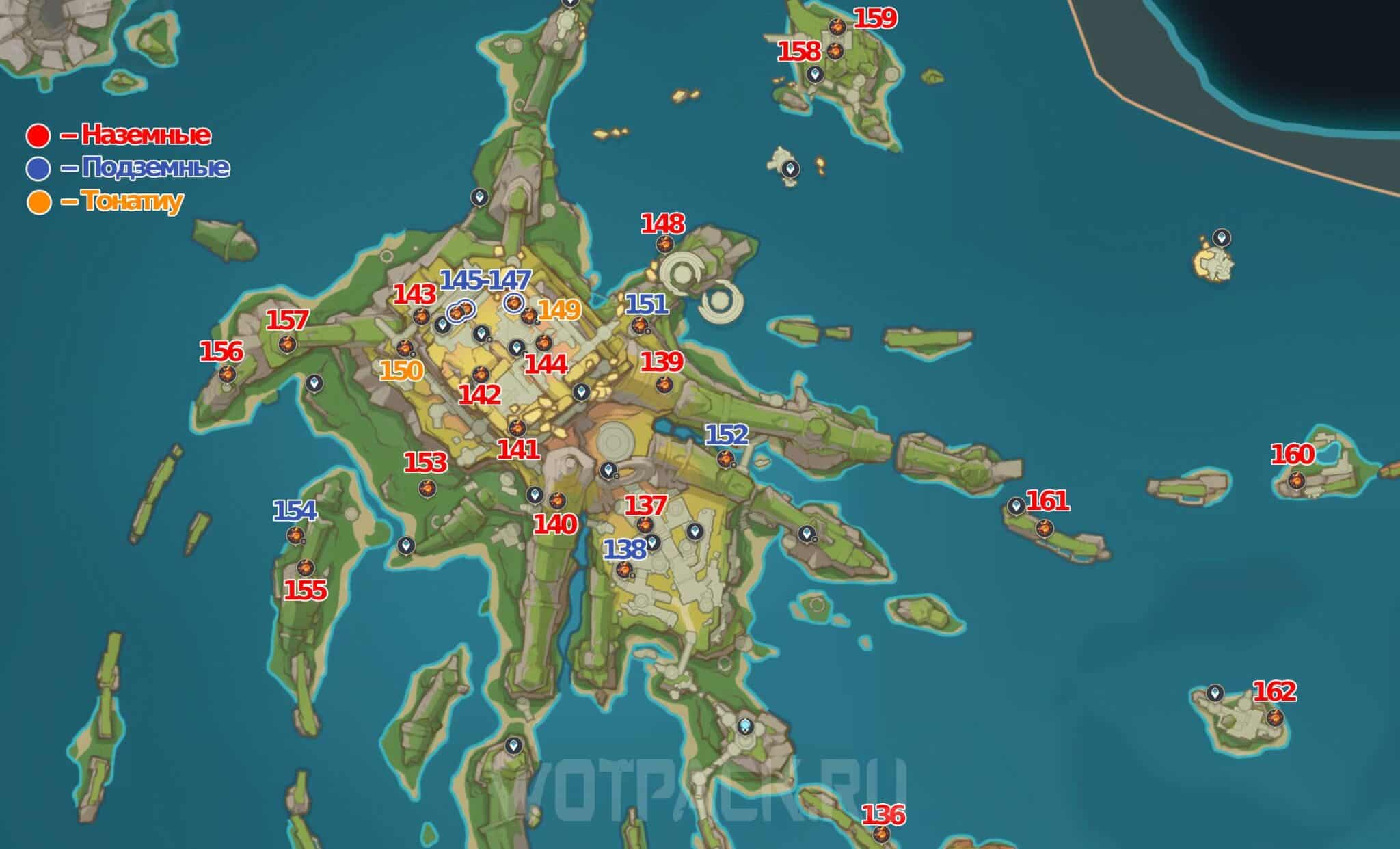Select the marker numbered 137
The image size is (1400, 849).
tap(644, 525)
